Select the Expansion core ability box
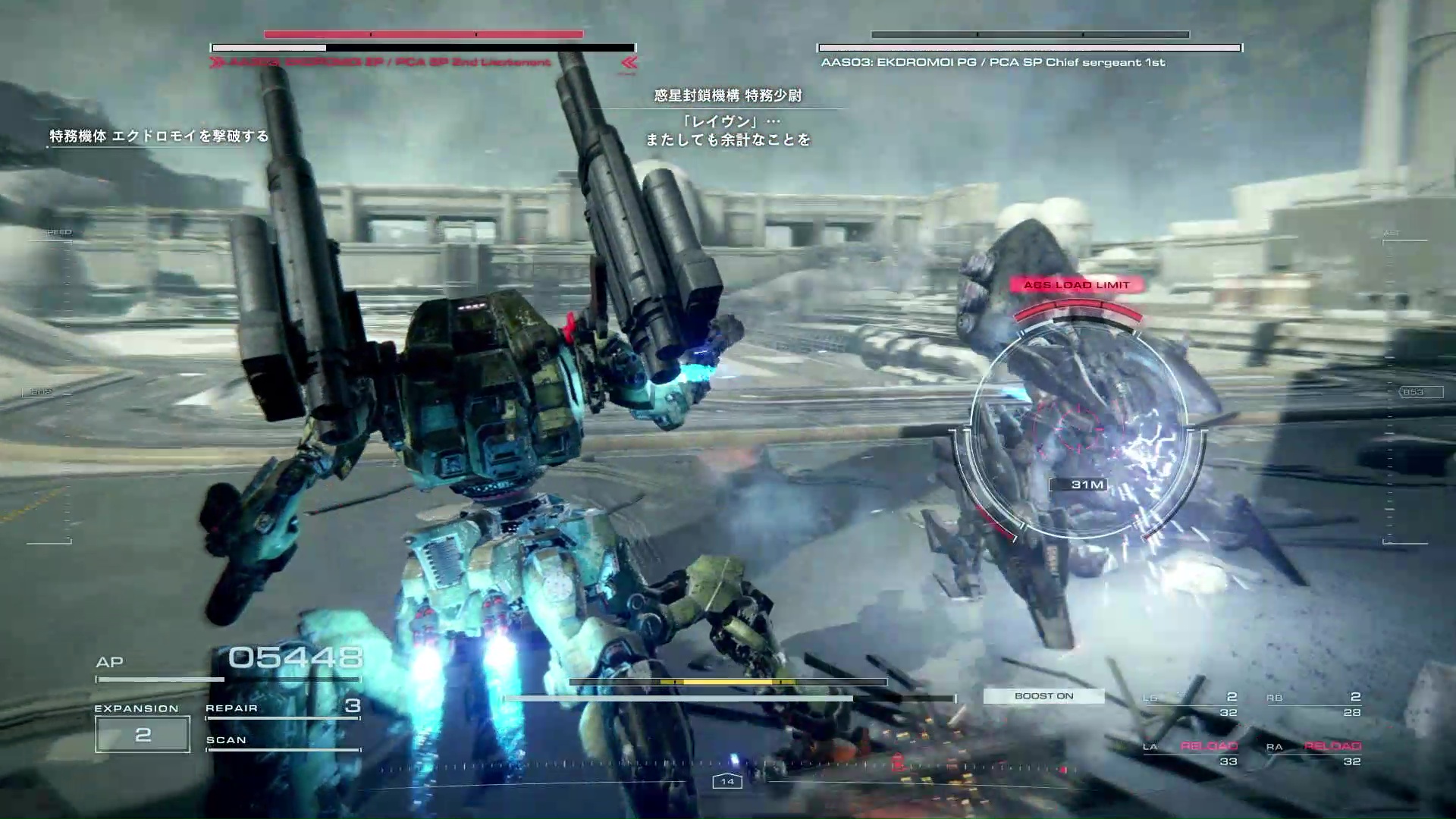 (x=143, y=734)
